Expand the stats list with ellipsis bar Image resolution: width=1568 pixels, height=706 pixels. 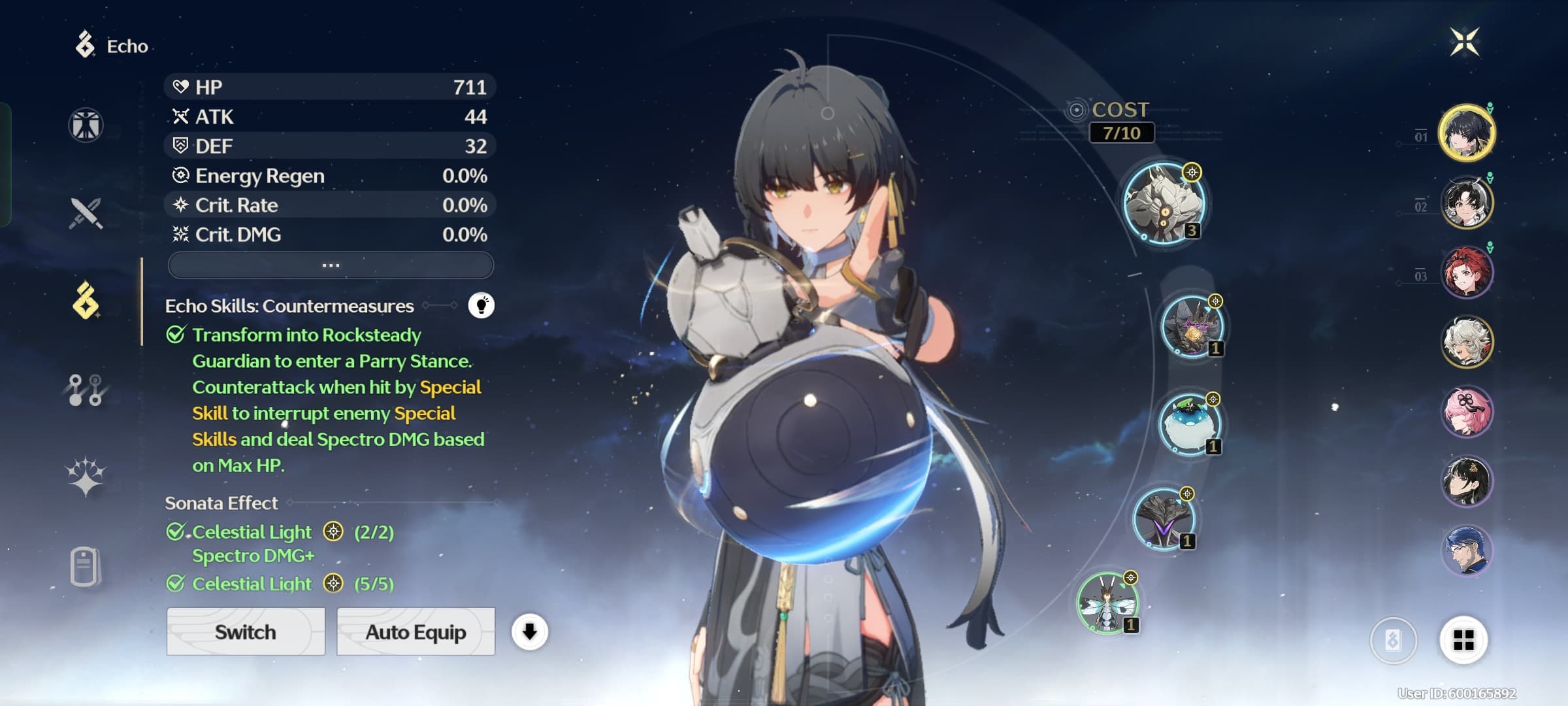pos(331,265)
